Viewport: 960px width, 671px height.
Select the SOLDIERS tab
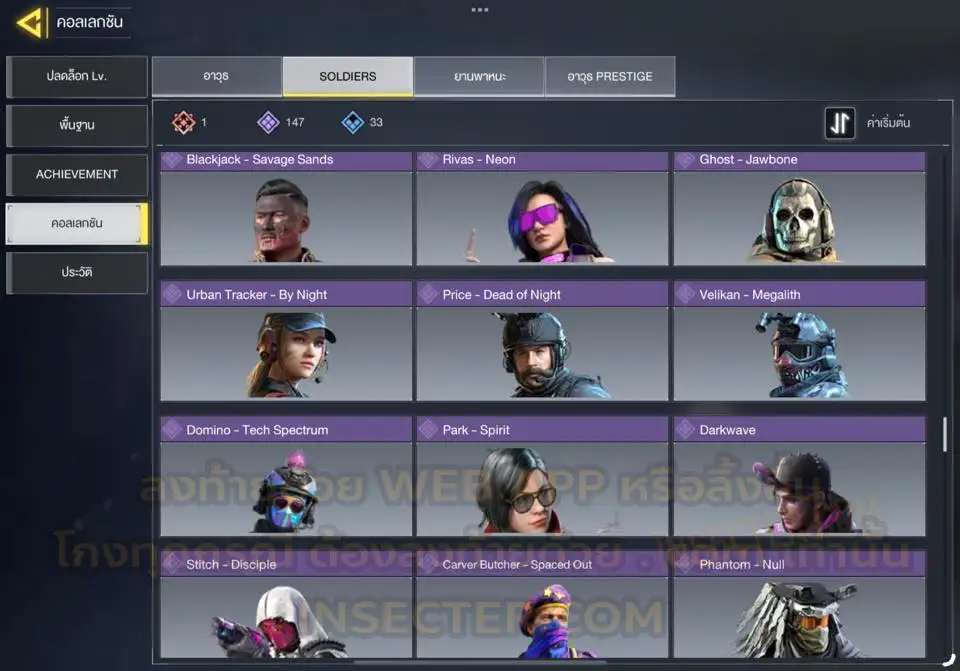point(347,77)
